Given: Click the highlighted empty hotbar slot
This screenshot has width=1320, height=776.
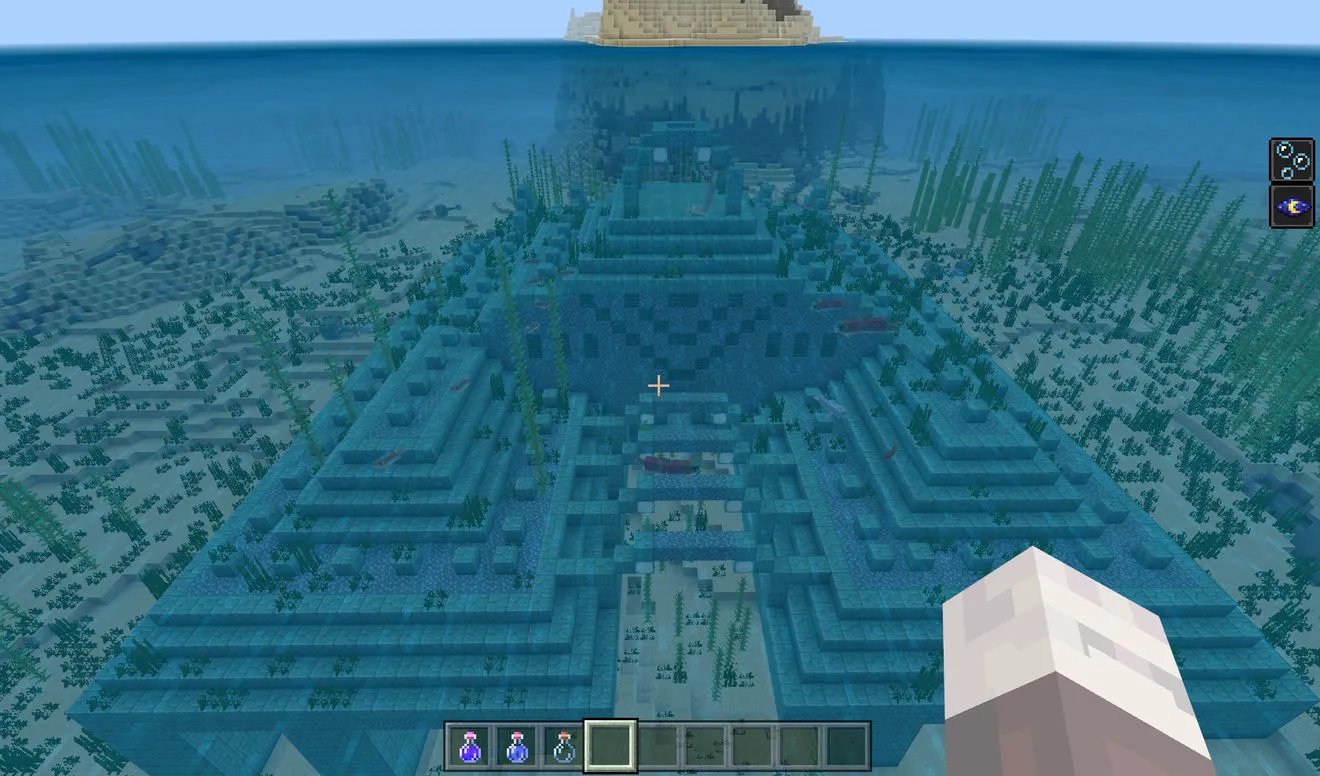Looking at the screenshot, I should coord(610,747).
